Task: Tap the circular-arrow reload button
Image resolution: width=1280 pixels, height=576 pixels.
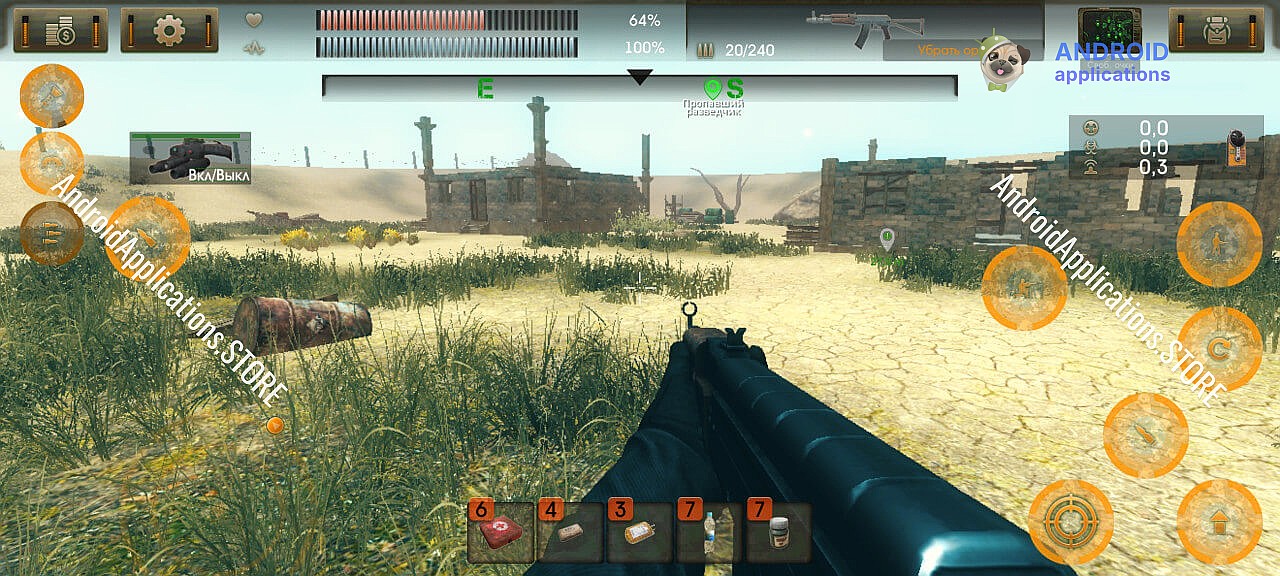Action: 1218,348
